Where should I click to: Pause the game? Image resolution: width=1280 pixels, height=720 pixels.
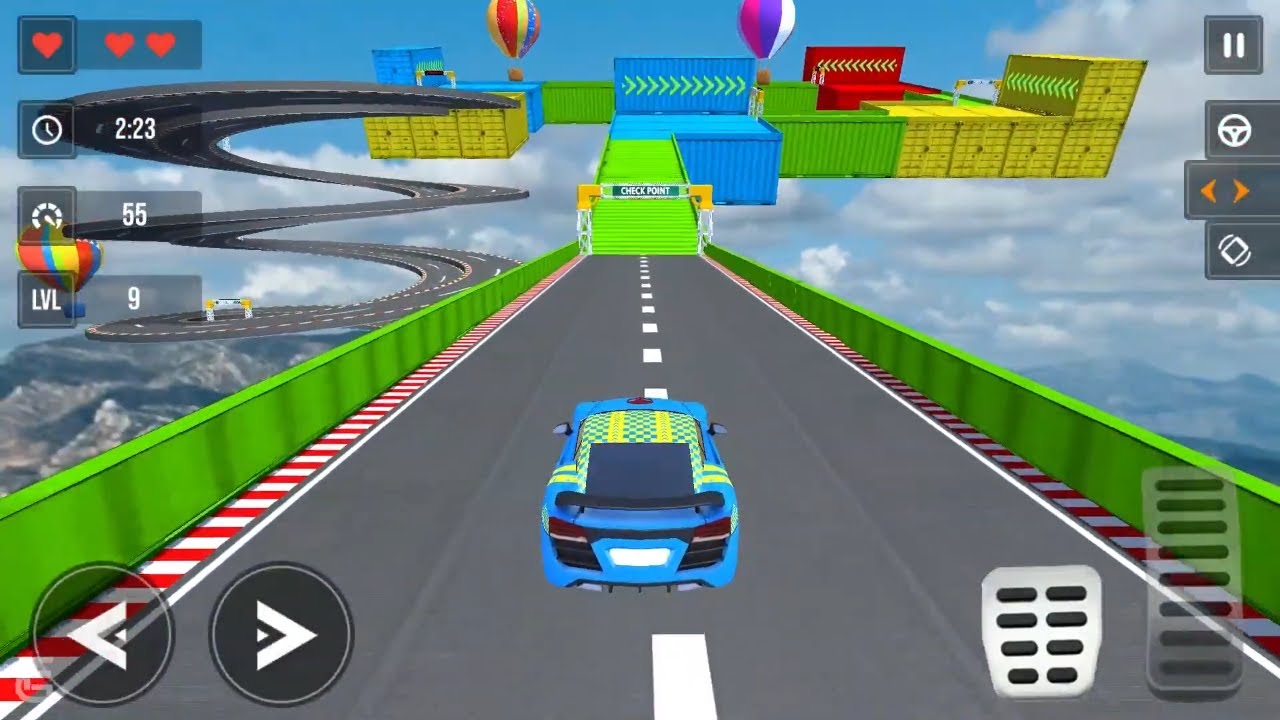[x=1233, y=45]
